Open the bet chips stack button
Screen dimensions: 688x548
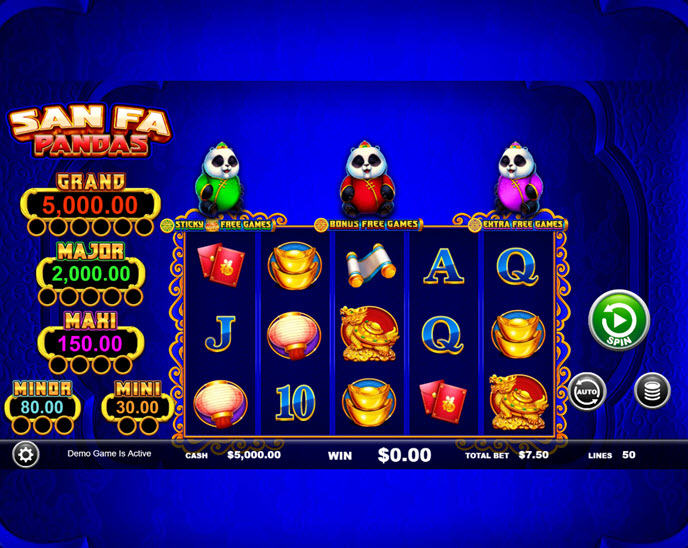click(x=651, y=390)
